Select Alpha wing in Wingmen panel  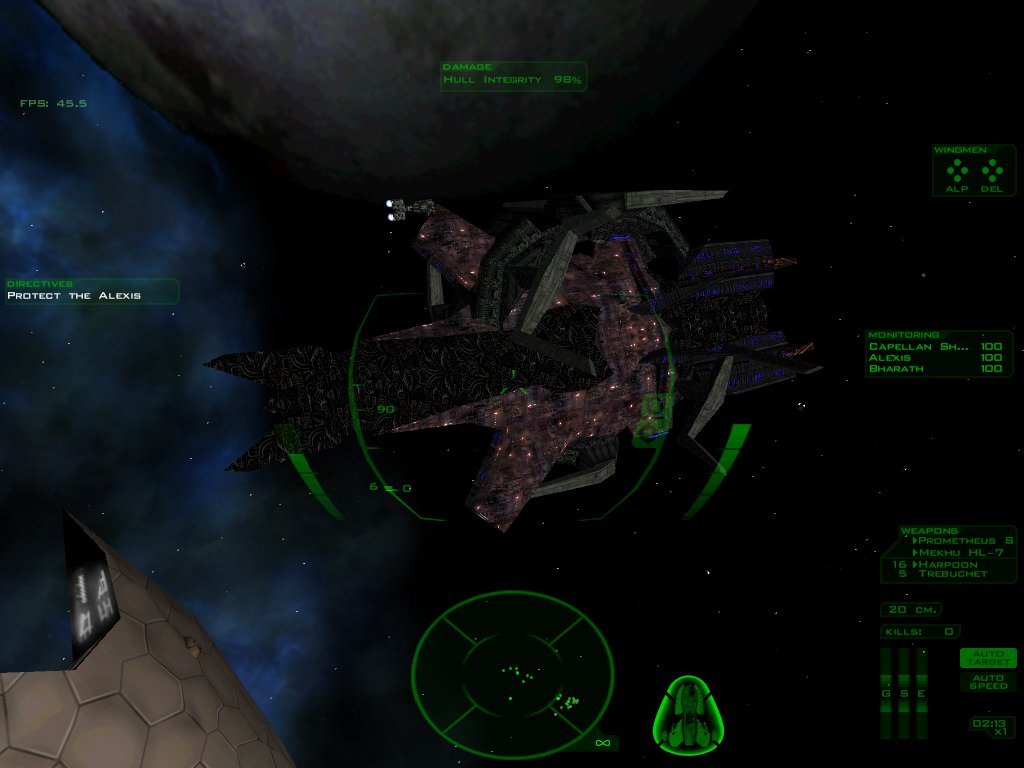pos(957,173)
